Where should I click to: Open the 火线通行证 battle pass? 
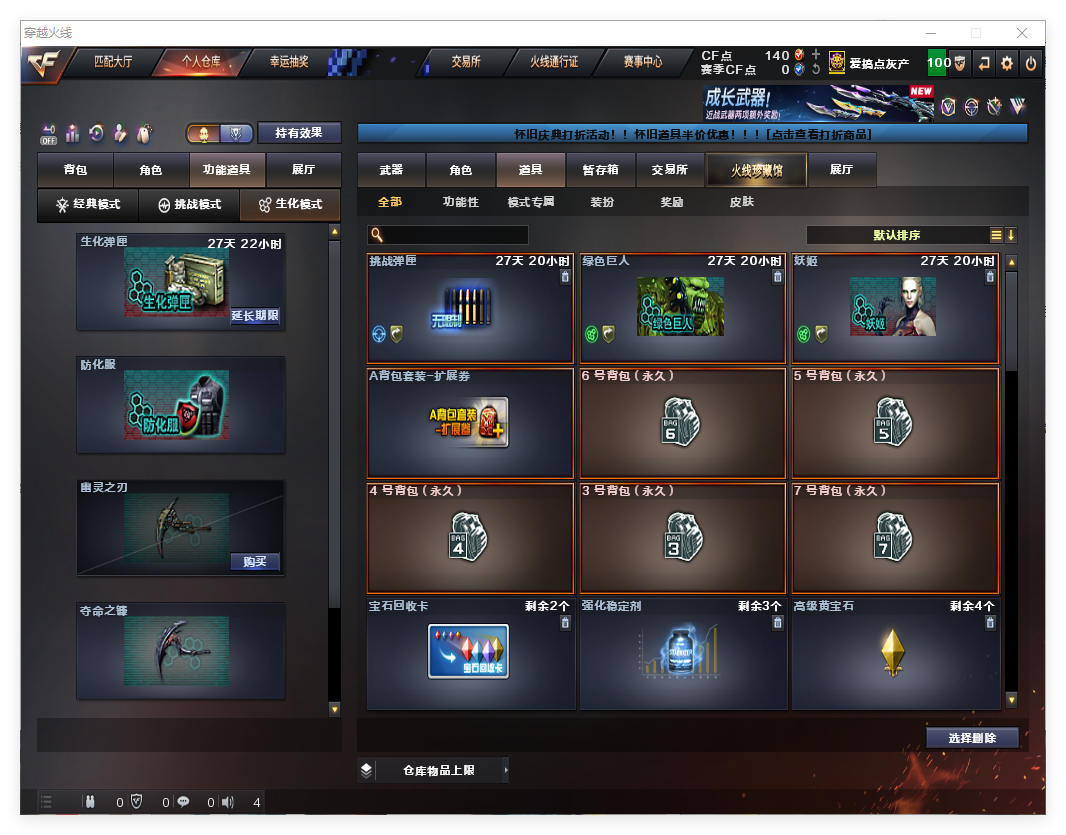[554, 62]
